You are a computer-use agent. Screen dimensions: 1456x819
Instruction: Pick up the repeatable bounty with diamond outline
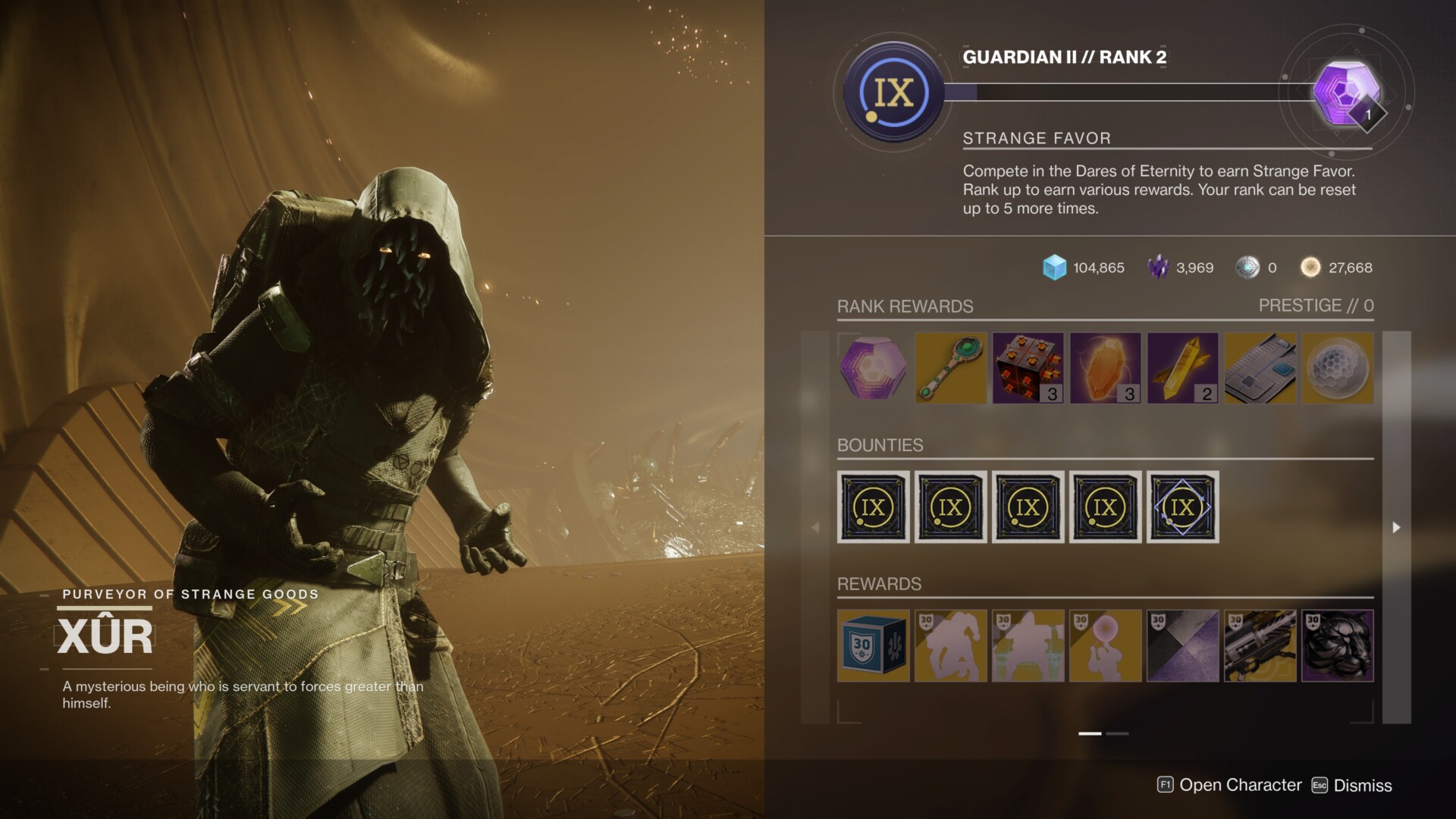pyautogui.click(x=1183, y=507)
